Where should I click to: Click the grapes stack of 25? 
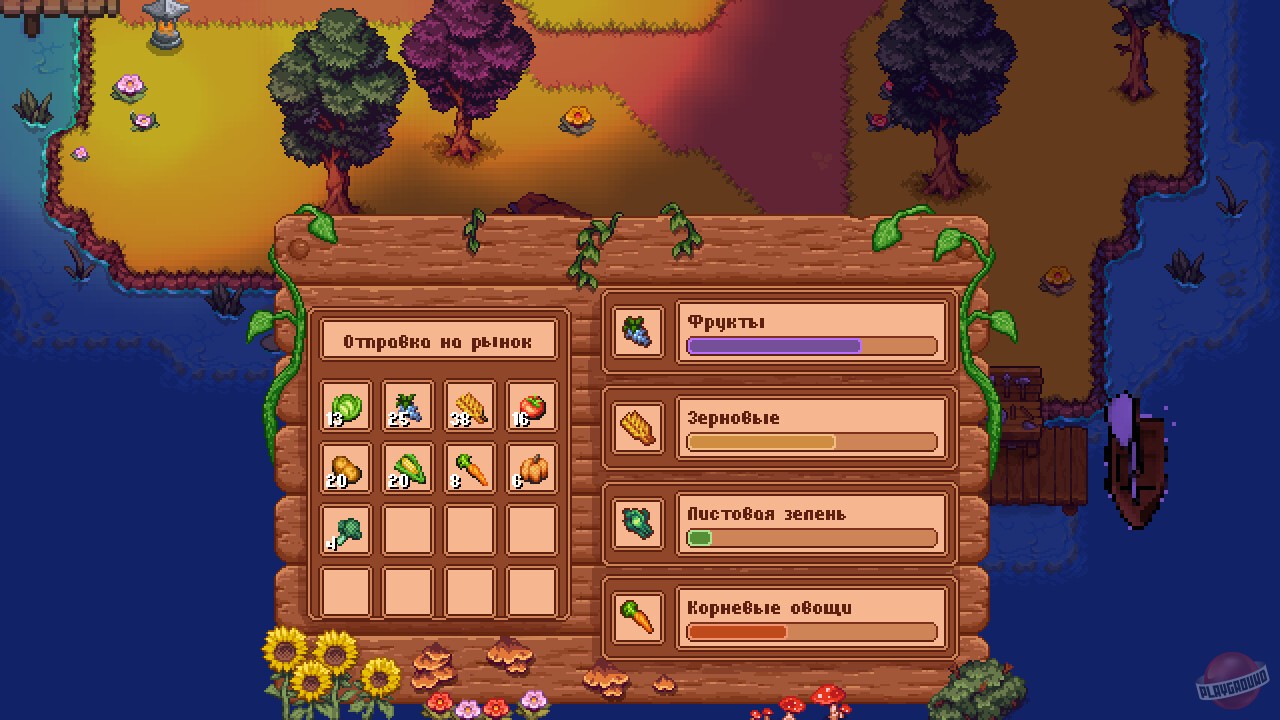(407, 405)
